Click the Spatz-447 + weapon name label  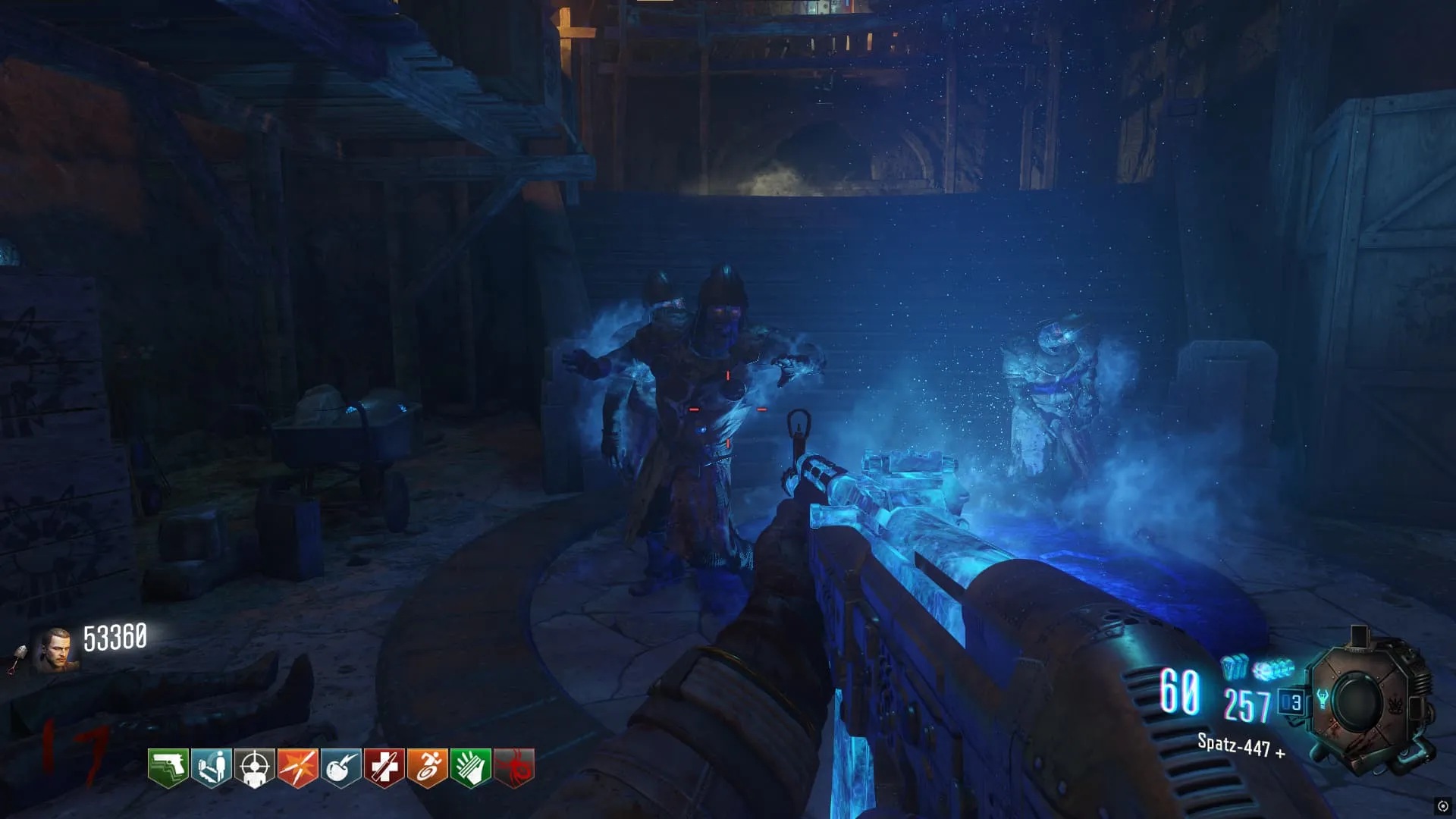pos(1241,746)
